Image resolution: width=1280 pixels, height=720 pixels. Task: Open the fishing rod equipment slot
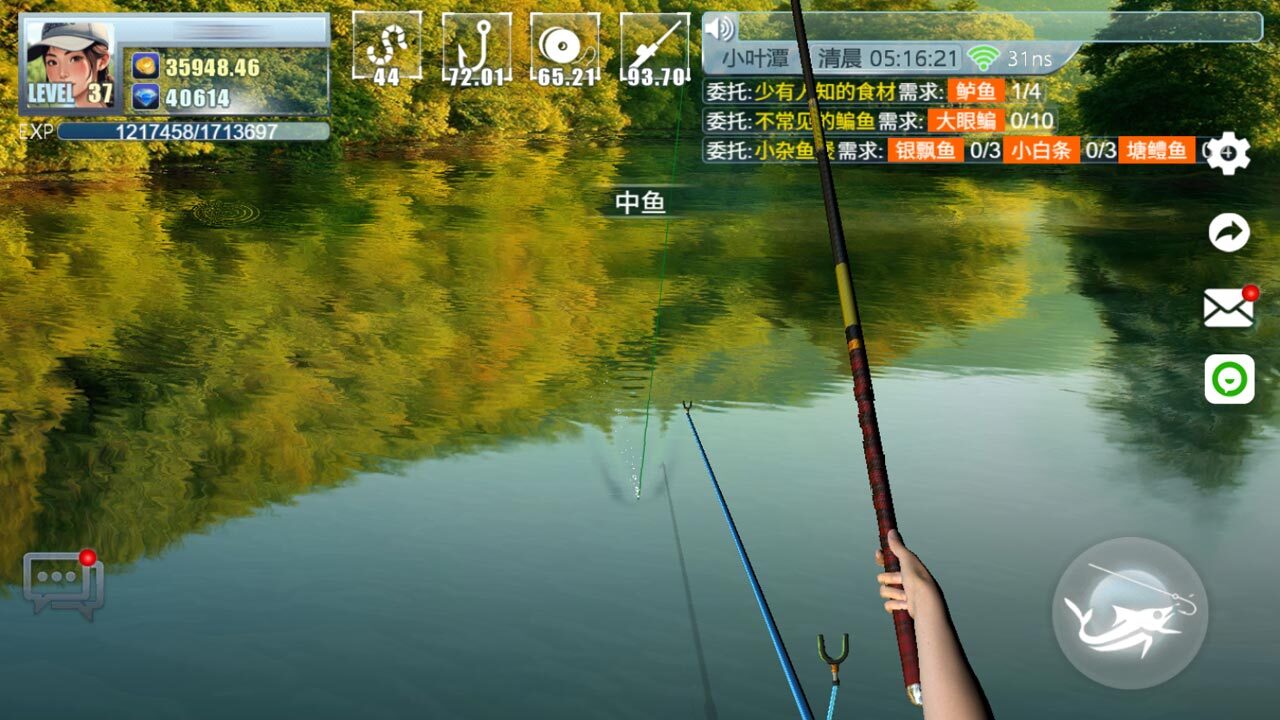click(x=655, y=47)
